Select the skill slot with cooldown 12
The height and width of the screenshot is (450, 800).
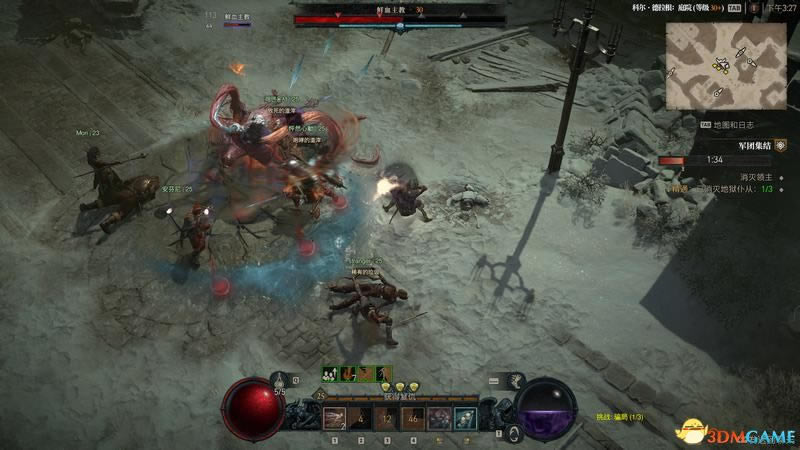tap(387, 418)
